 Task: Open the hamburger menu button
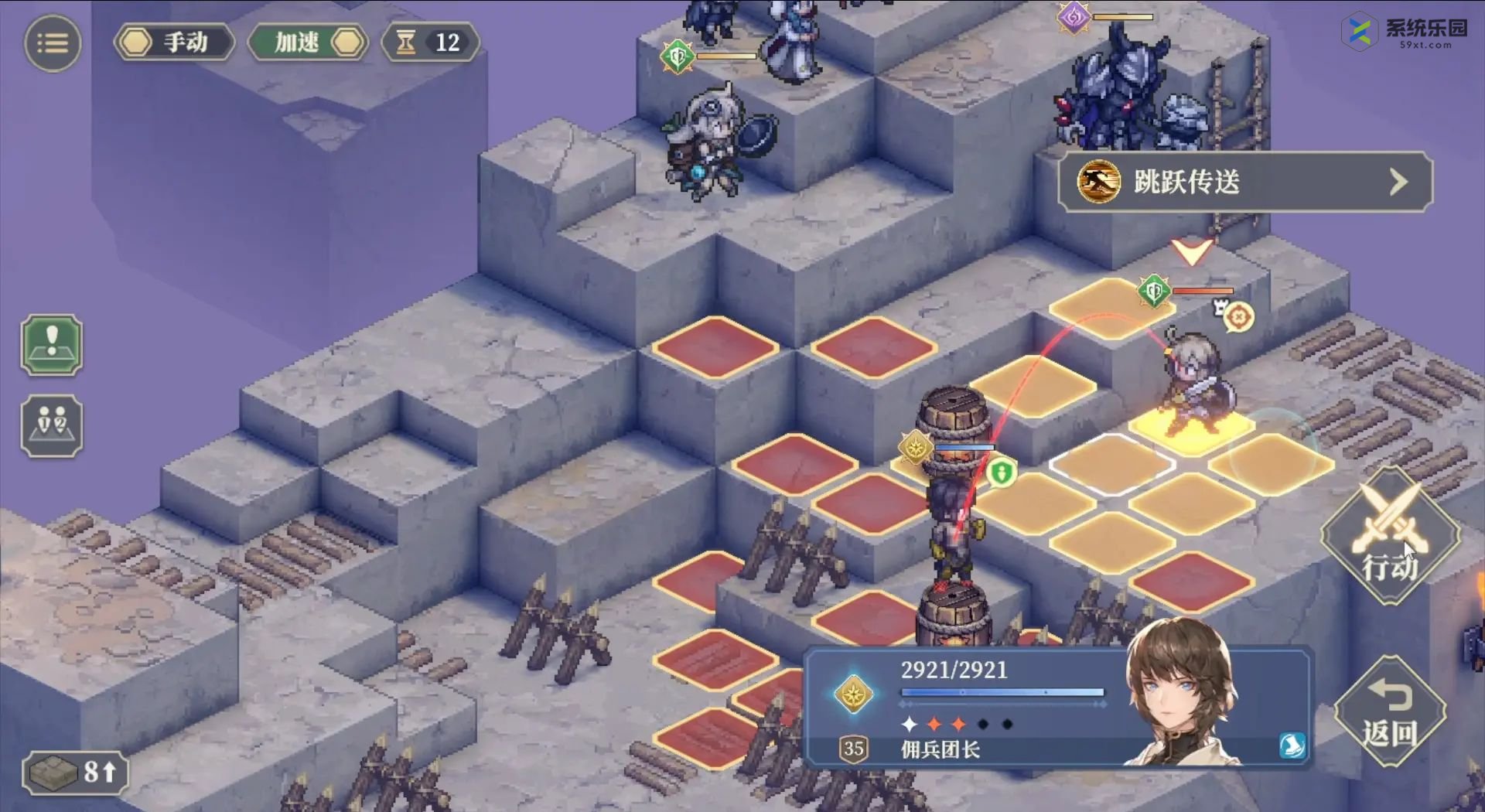point(53,43)
